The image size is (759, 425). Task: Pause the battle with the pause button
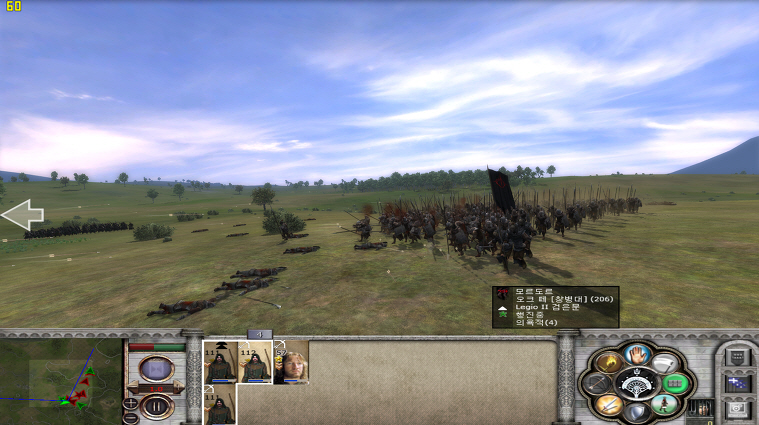point(155,406)
